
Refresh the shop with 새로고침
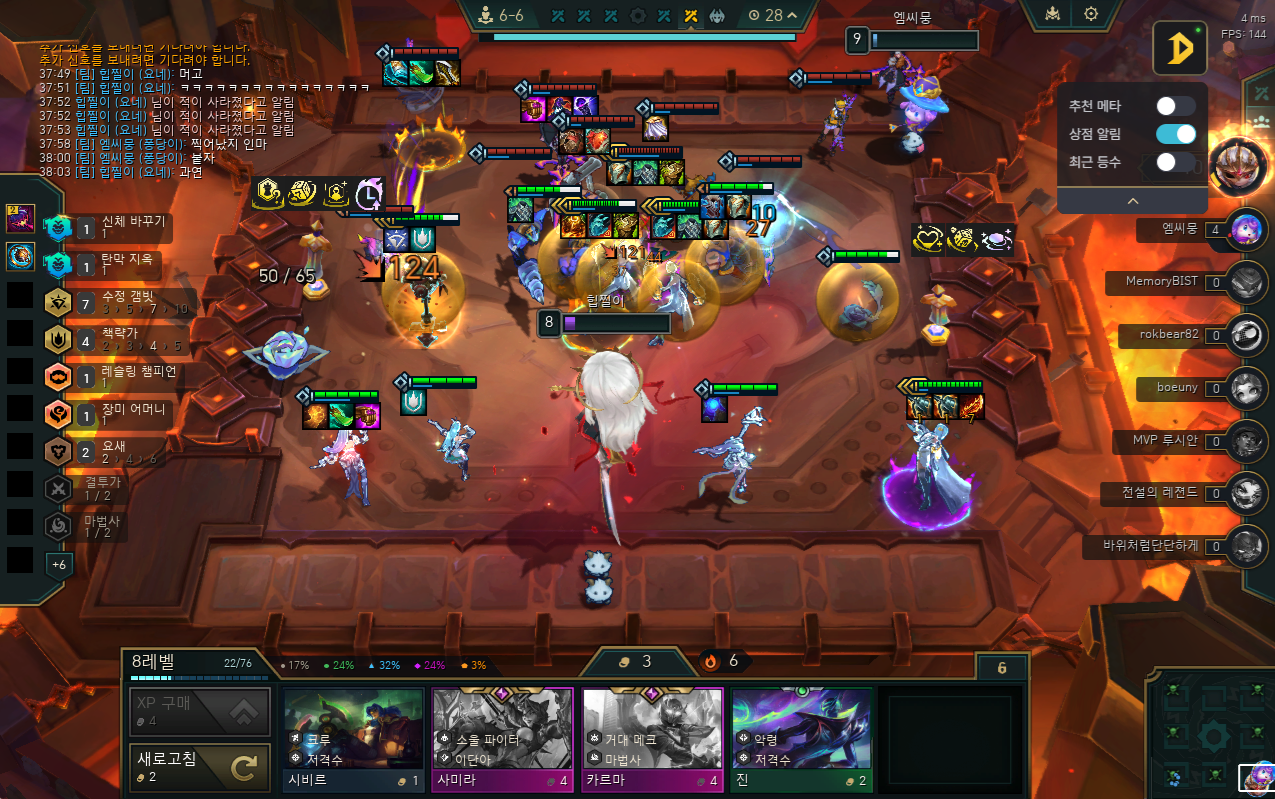[200, 767]
